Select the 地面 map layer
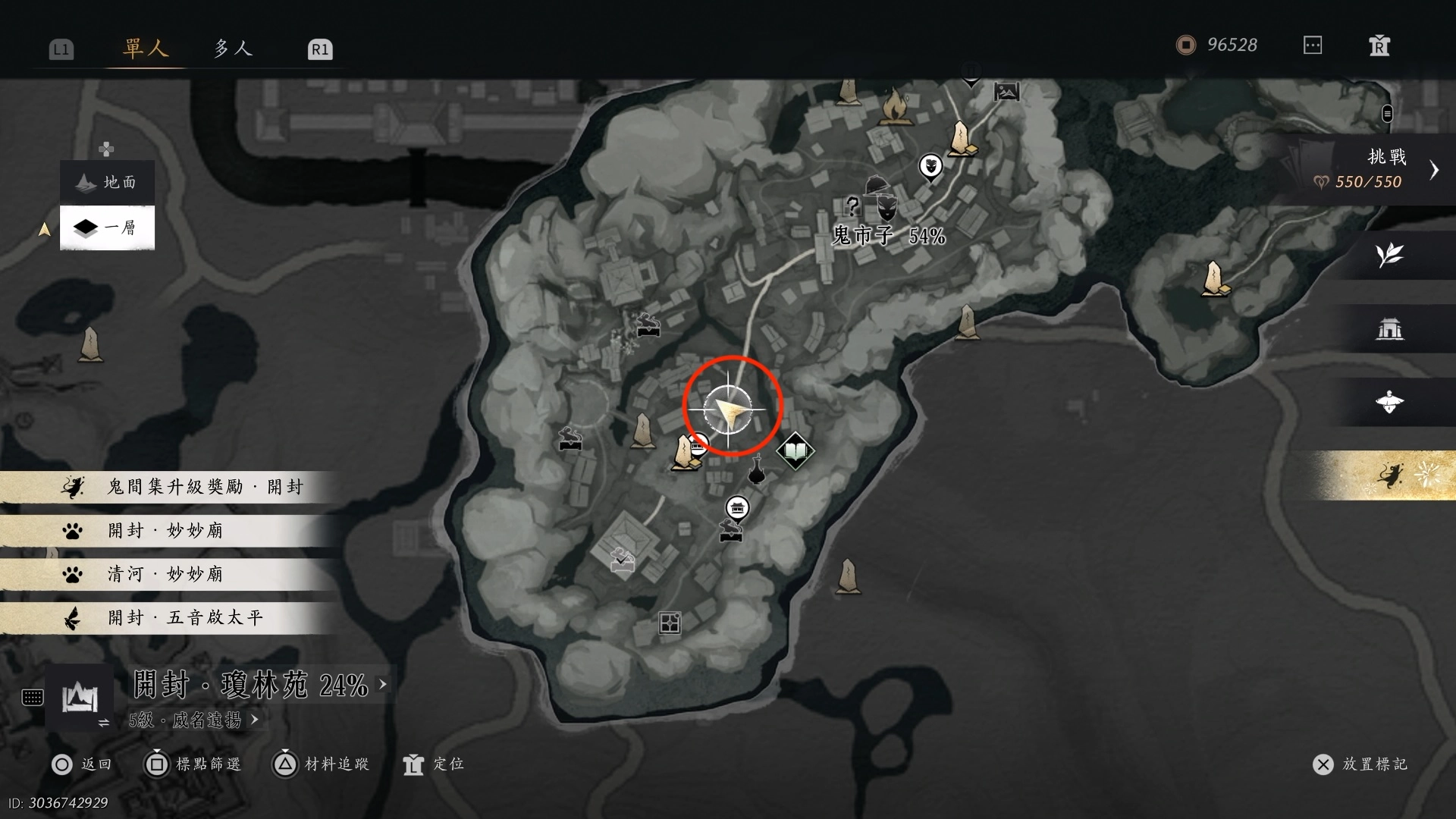Viewport: 1456px width, 819px height. pyautogui.click(x=108, y=183)
